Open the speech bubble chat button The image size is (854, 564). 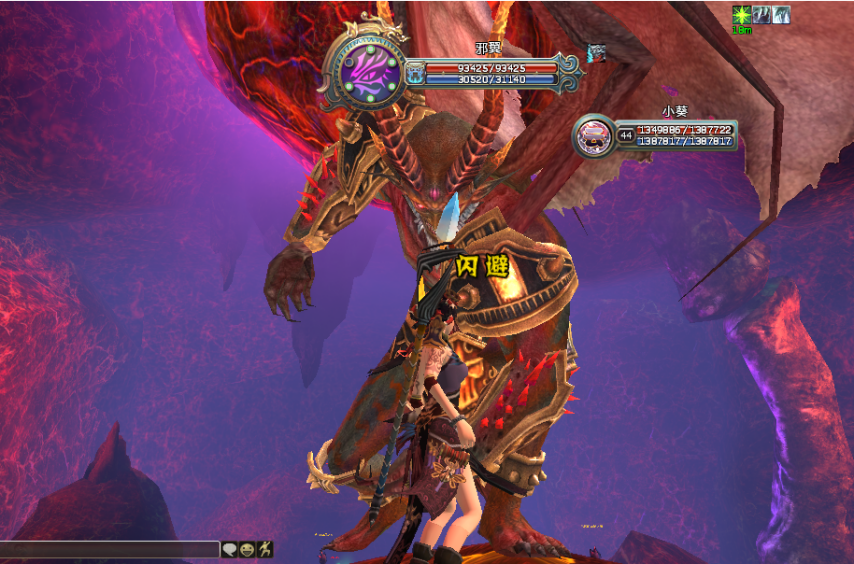click(x=230, y=549)
